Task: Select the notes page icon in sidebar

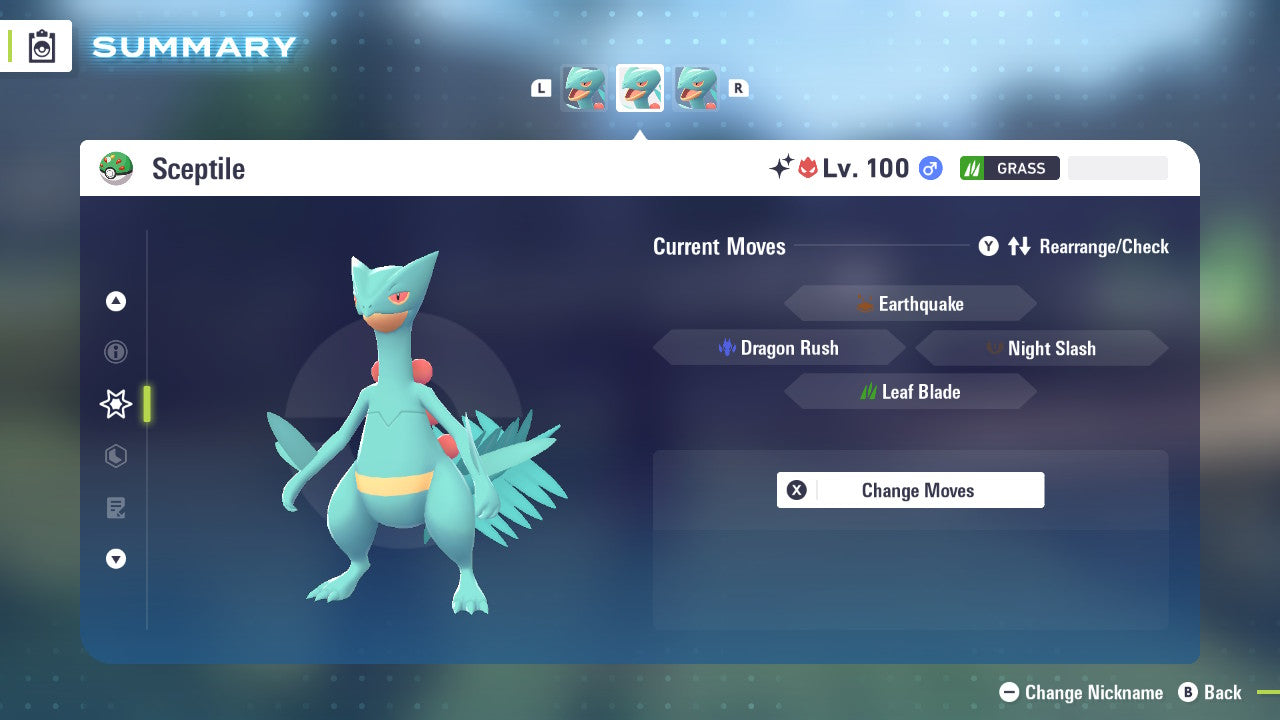Action: click(x=115, y=508)
